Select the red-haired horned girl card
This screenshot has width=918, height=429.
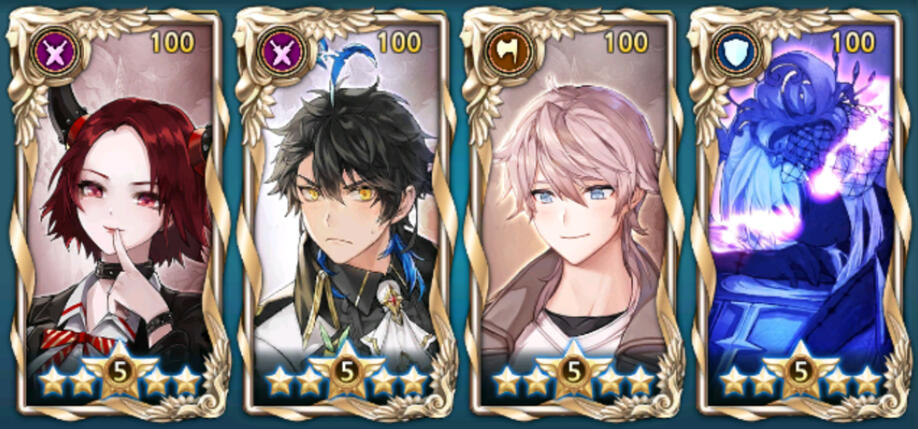click(118, 215)
